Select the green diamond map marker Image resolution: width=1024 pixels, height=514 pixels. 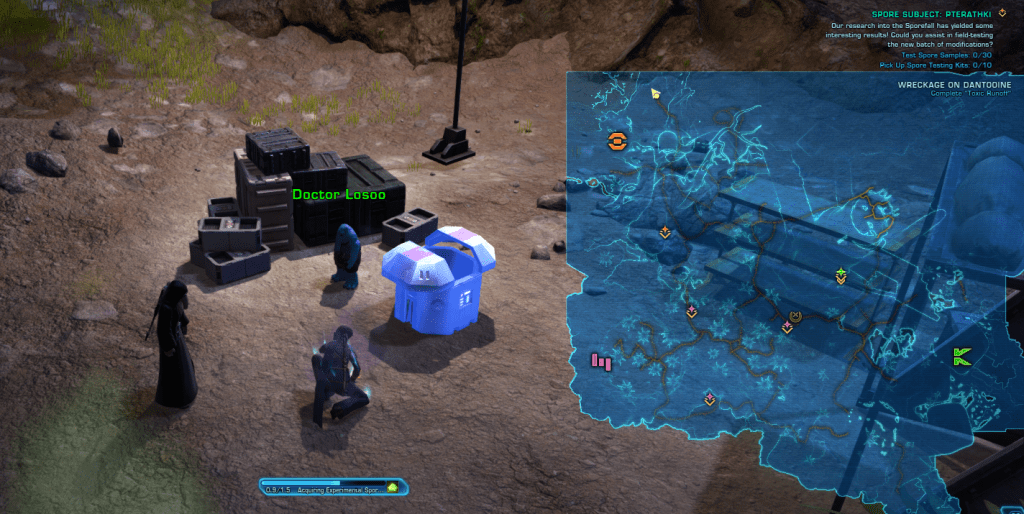coord(841,274)
